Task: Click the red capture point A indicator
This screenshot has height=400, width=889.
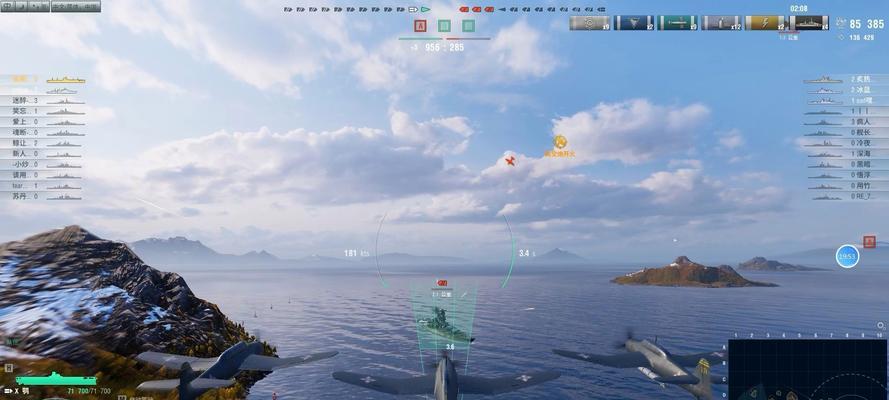Action: 421,26
